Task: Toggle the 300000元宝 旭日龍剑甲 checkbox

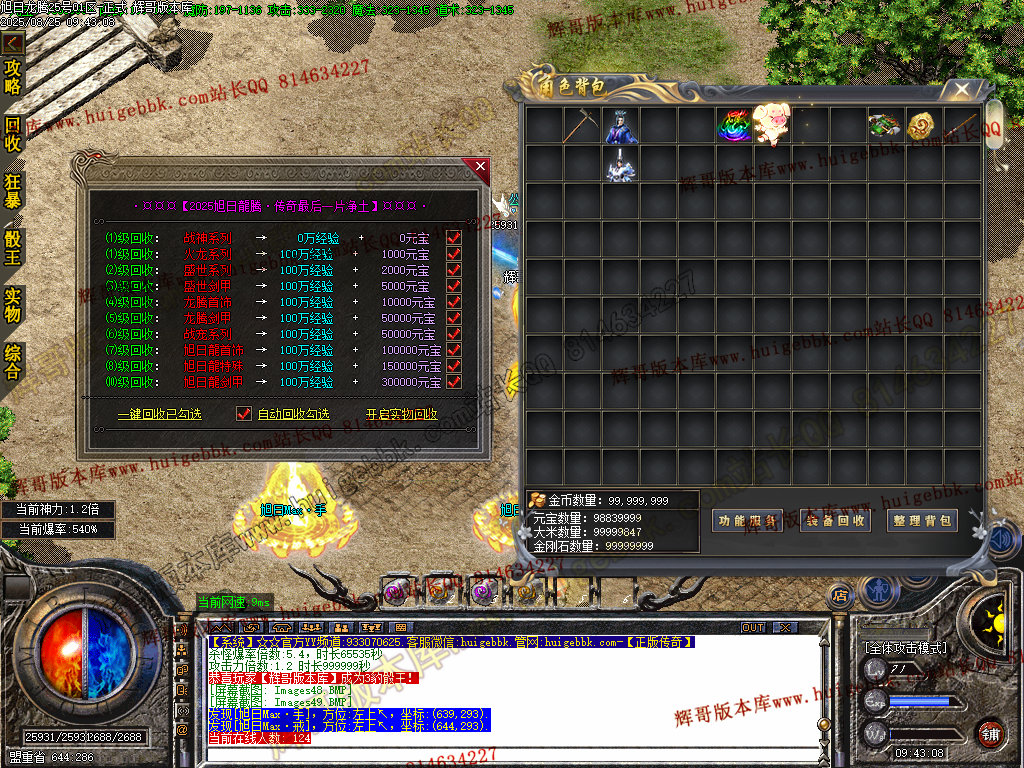Action: point(454,382)
